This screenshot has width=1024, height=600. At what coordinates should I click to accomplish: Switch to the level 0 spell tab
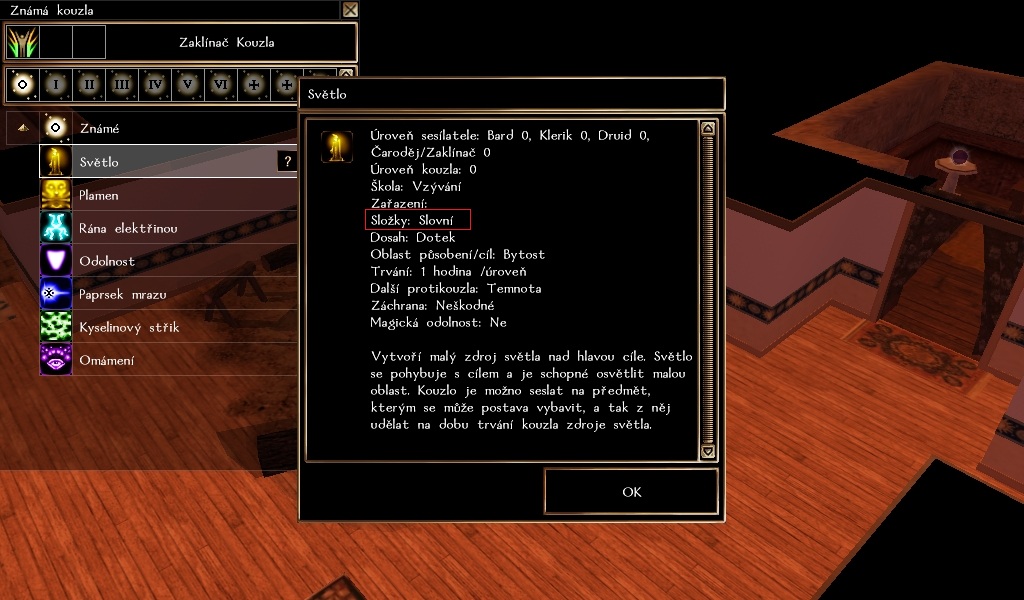[22, 85]
